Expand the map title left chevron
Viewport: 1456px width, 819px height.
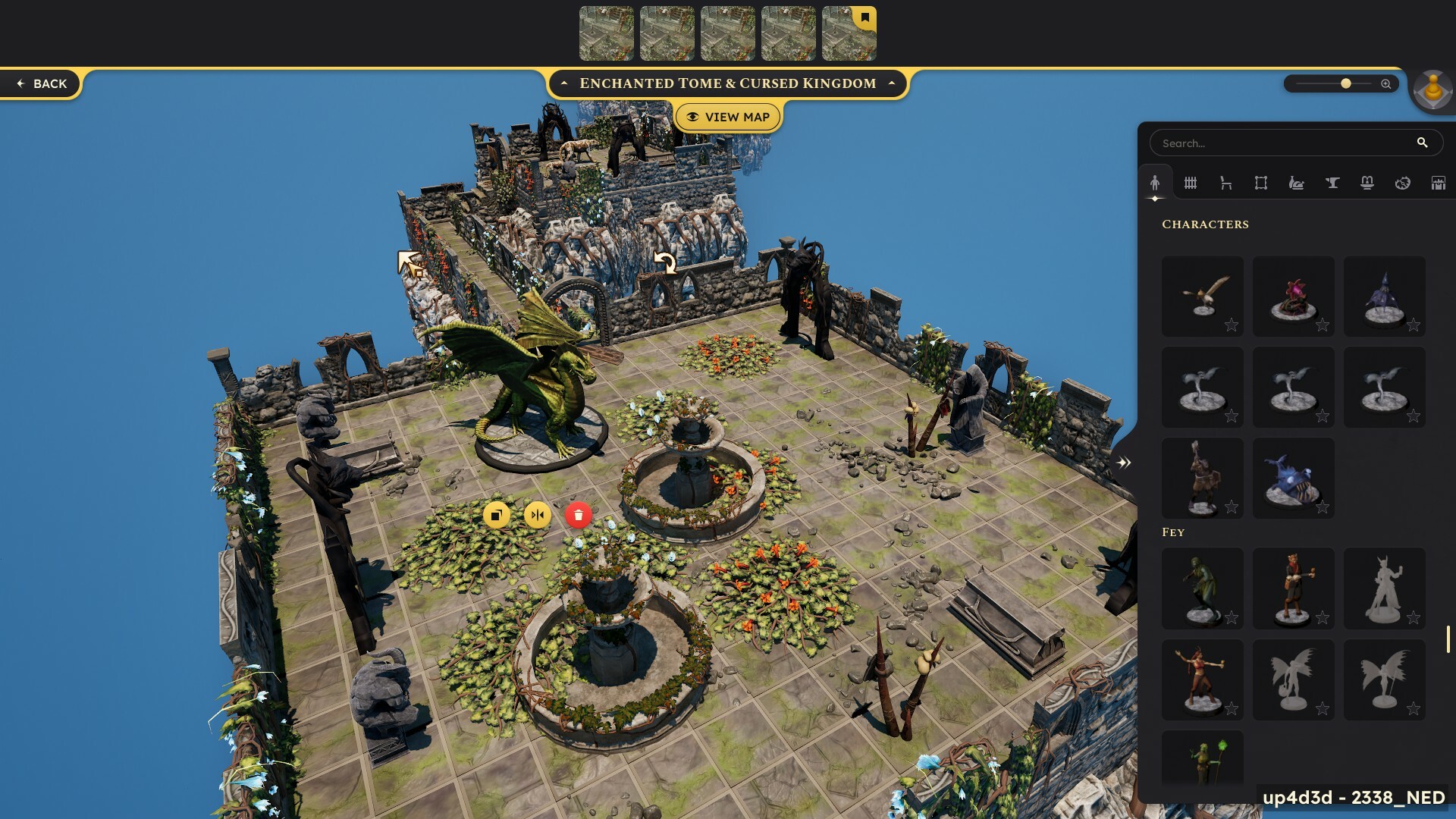click(564, 83)
